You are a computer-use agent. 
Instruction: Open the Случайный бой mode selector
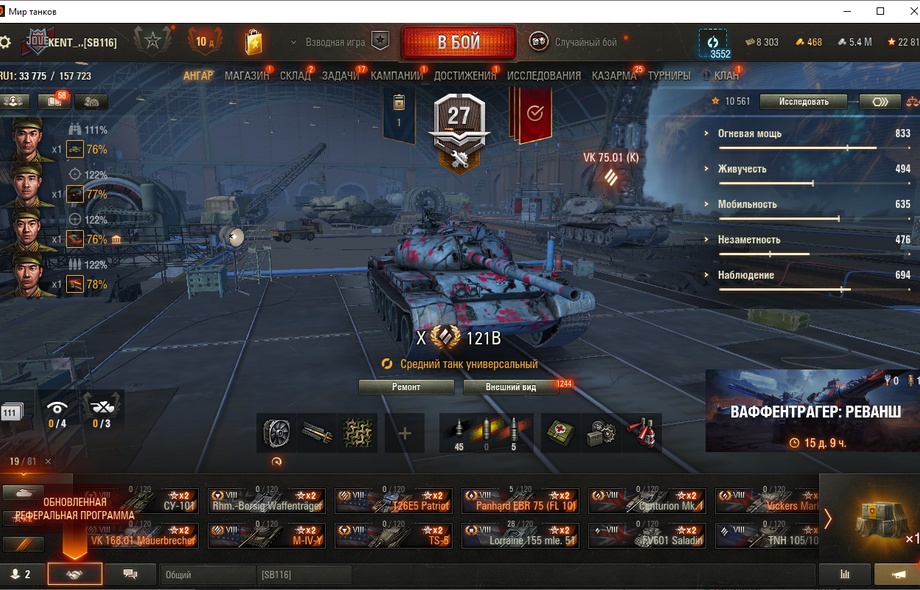[573, 42]
